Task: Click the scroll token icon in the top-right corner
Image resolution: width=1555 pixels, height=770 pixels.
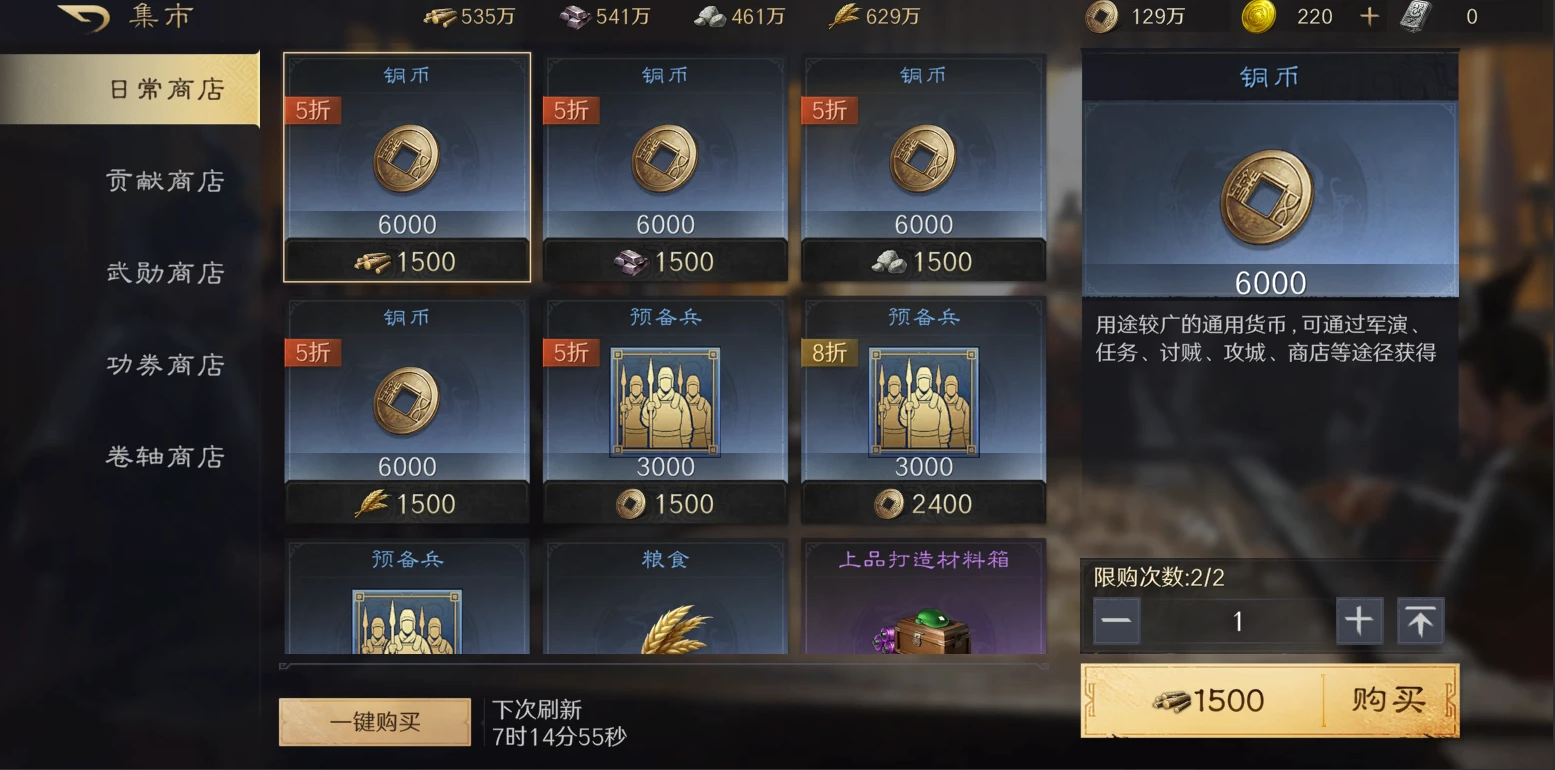Action: coord(1415,17)
